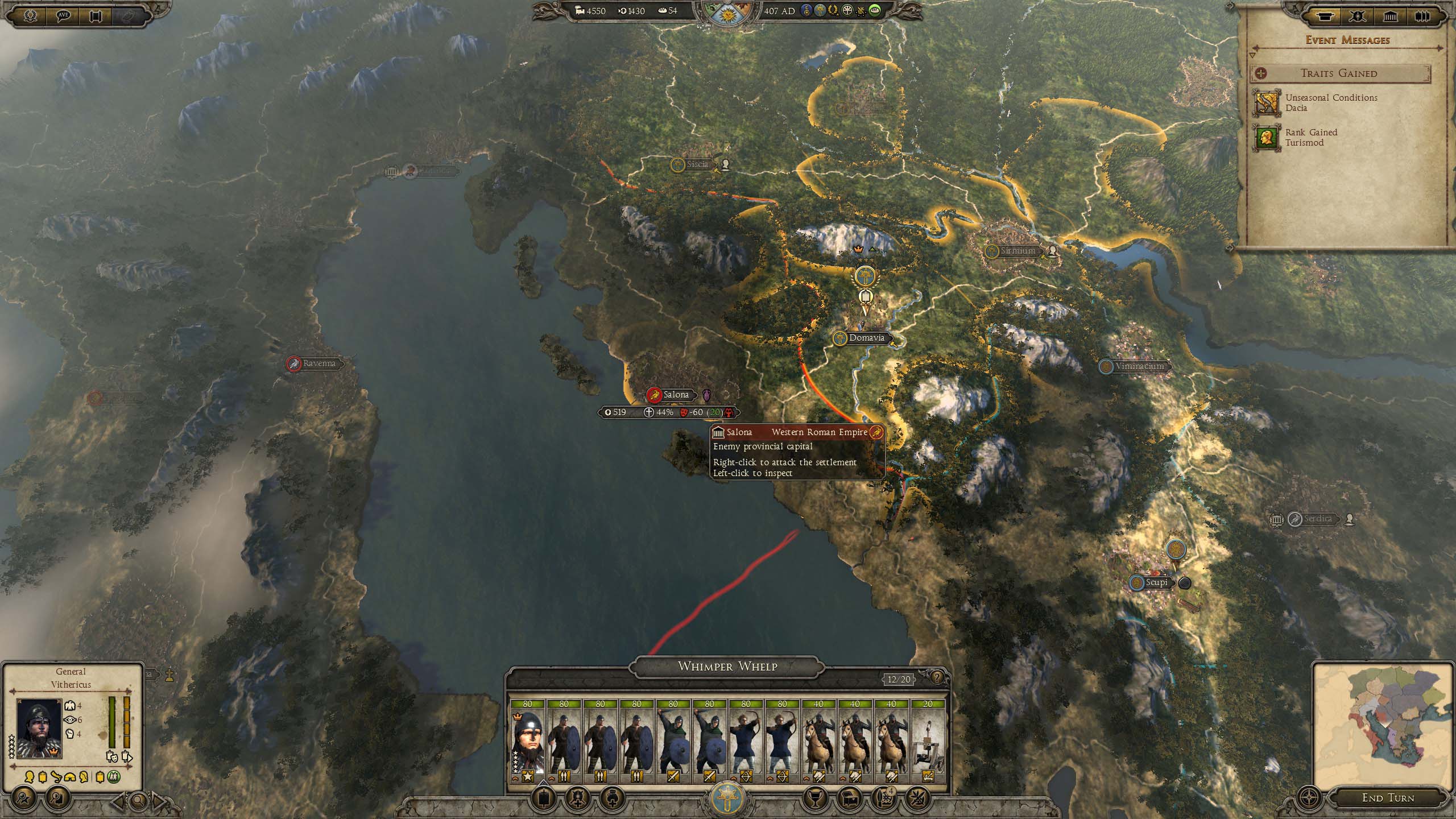Open the button with the 4 badge
This screenshot has width=1456, height=819.
[x=882, y=799]
